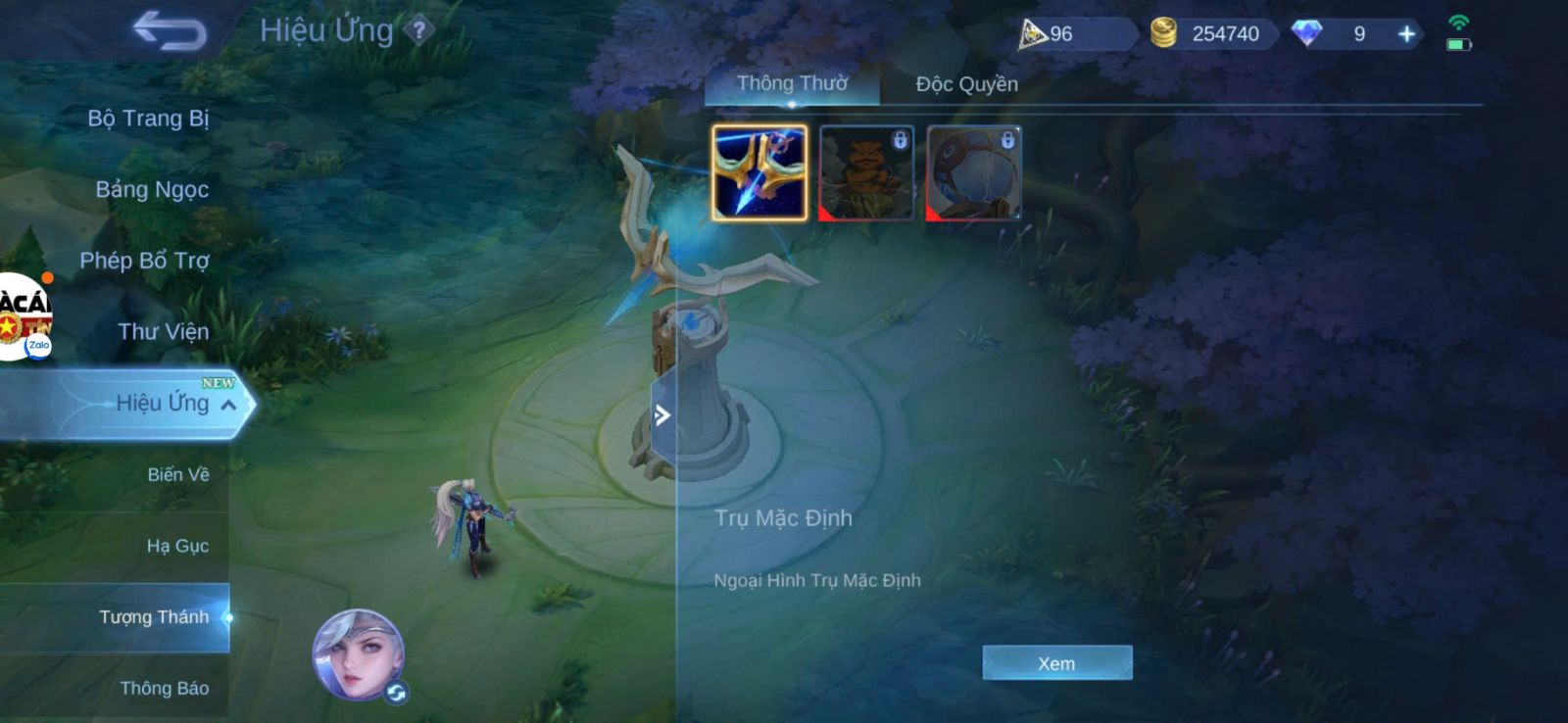Viewport: 1568px width, 723px height.
Task: Click the Xem preview button
Action: [1056, 663]
